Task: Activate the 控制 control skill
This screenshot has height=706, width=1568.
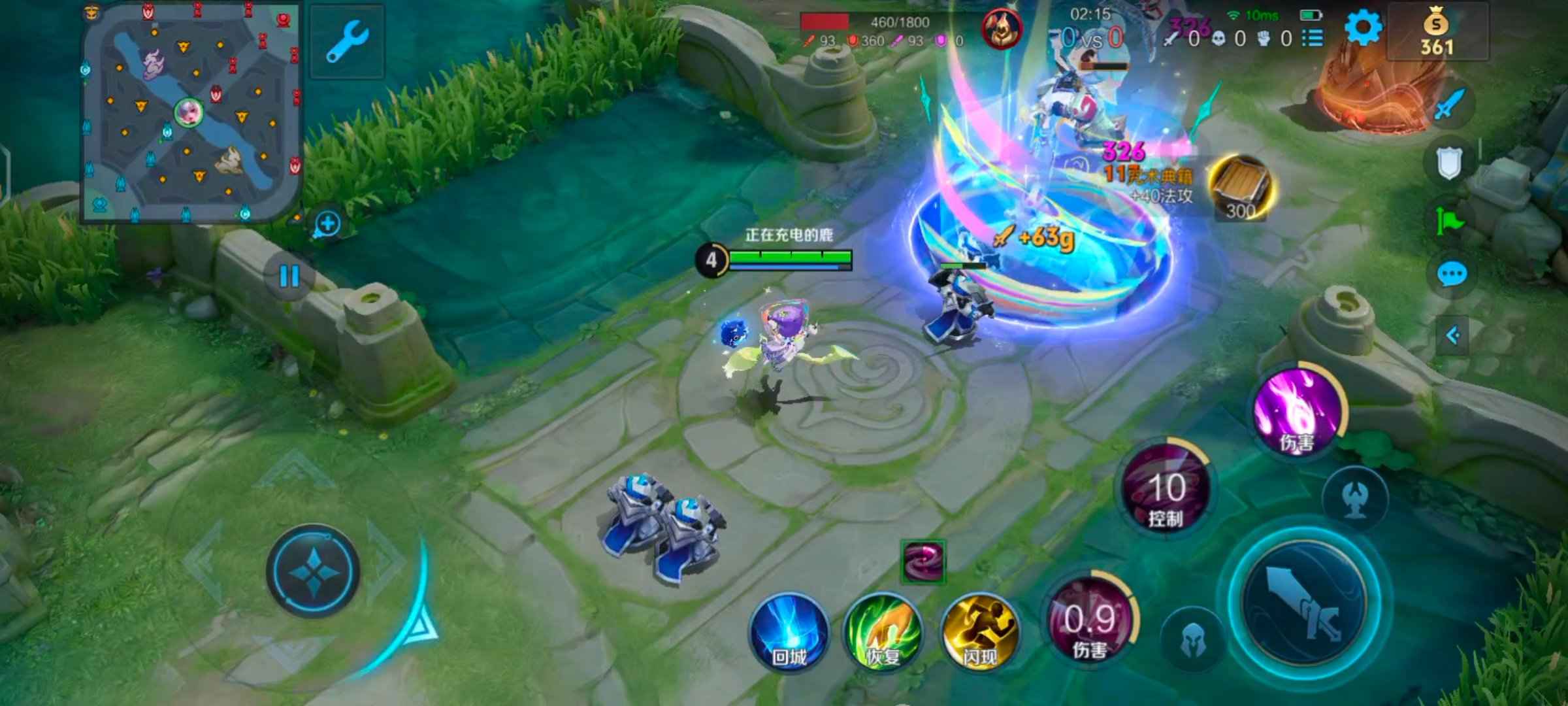Action: [1166, 489]
